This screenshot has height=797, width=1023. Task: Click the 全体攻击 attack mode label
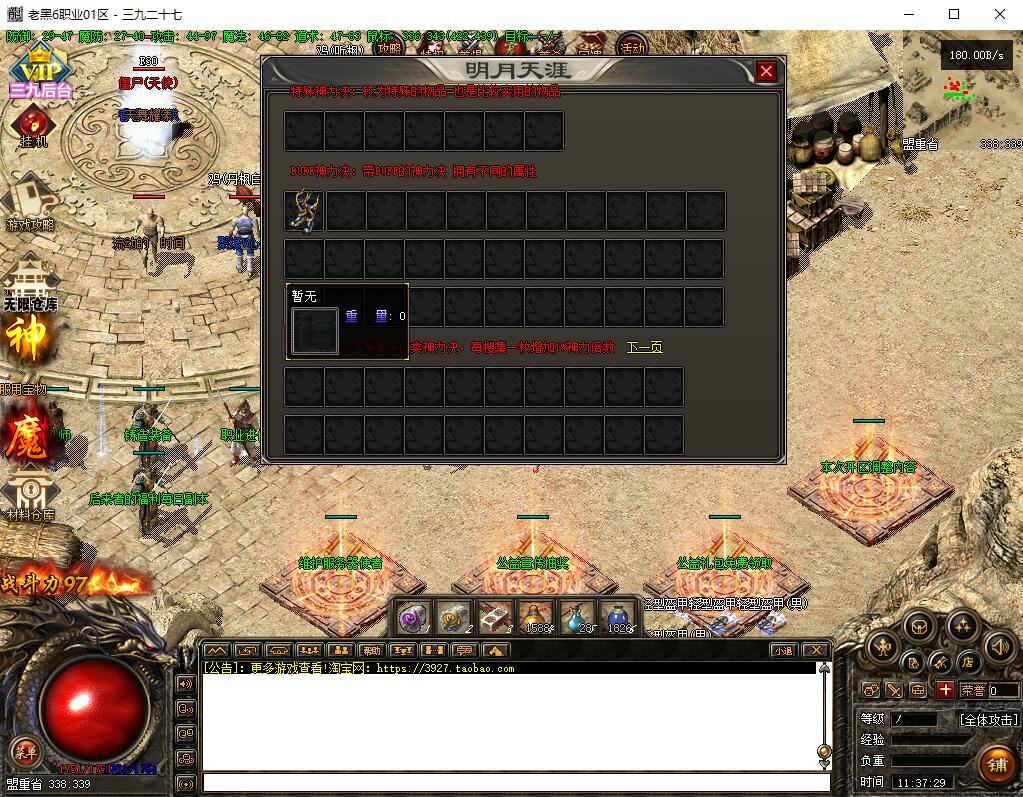tap(988, 719)
